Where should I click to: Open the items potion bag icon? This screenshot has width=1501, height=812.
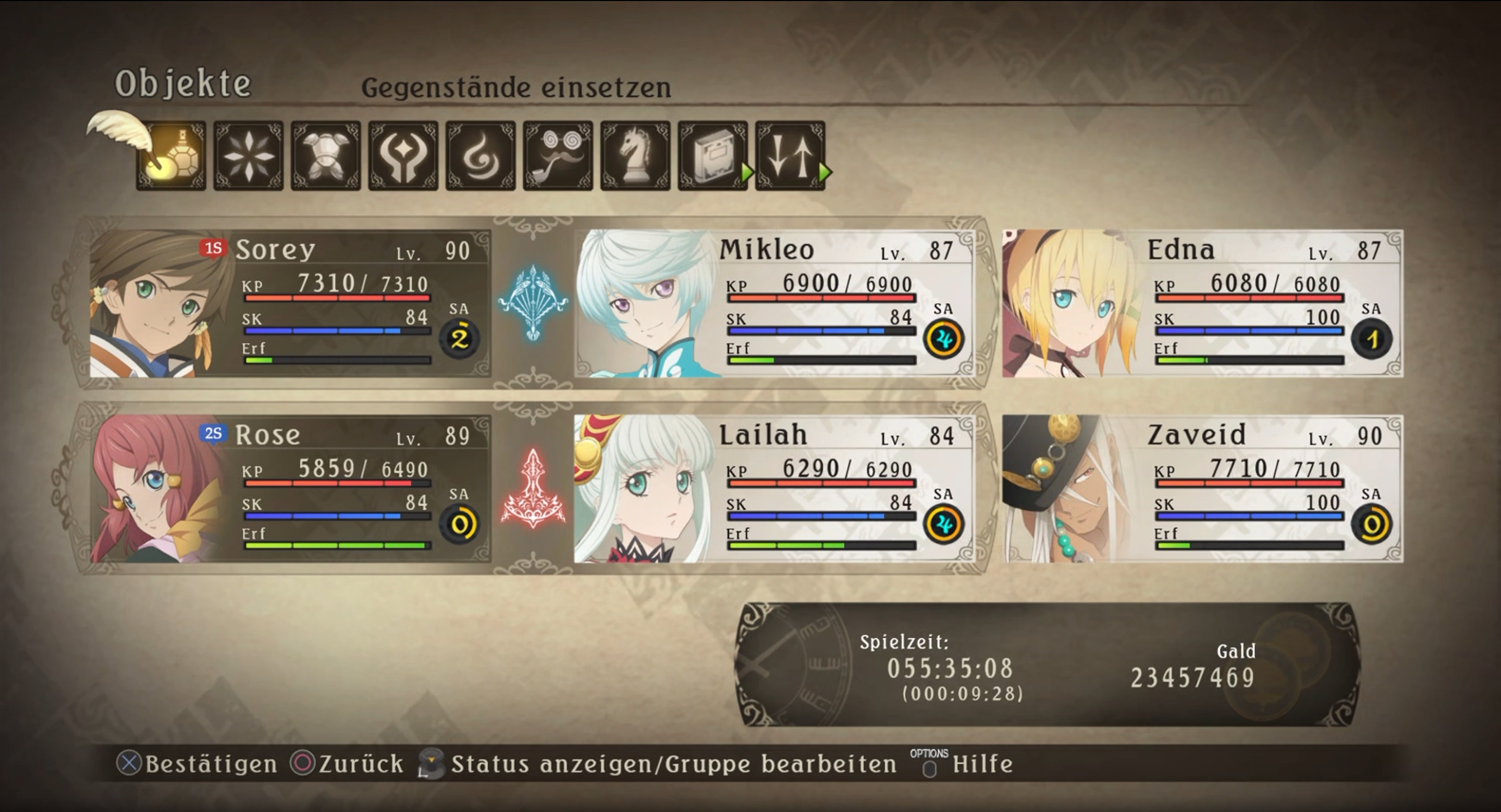pyautogui.click(x=171, y=155)
